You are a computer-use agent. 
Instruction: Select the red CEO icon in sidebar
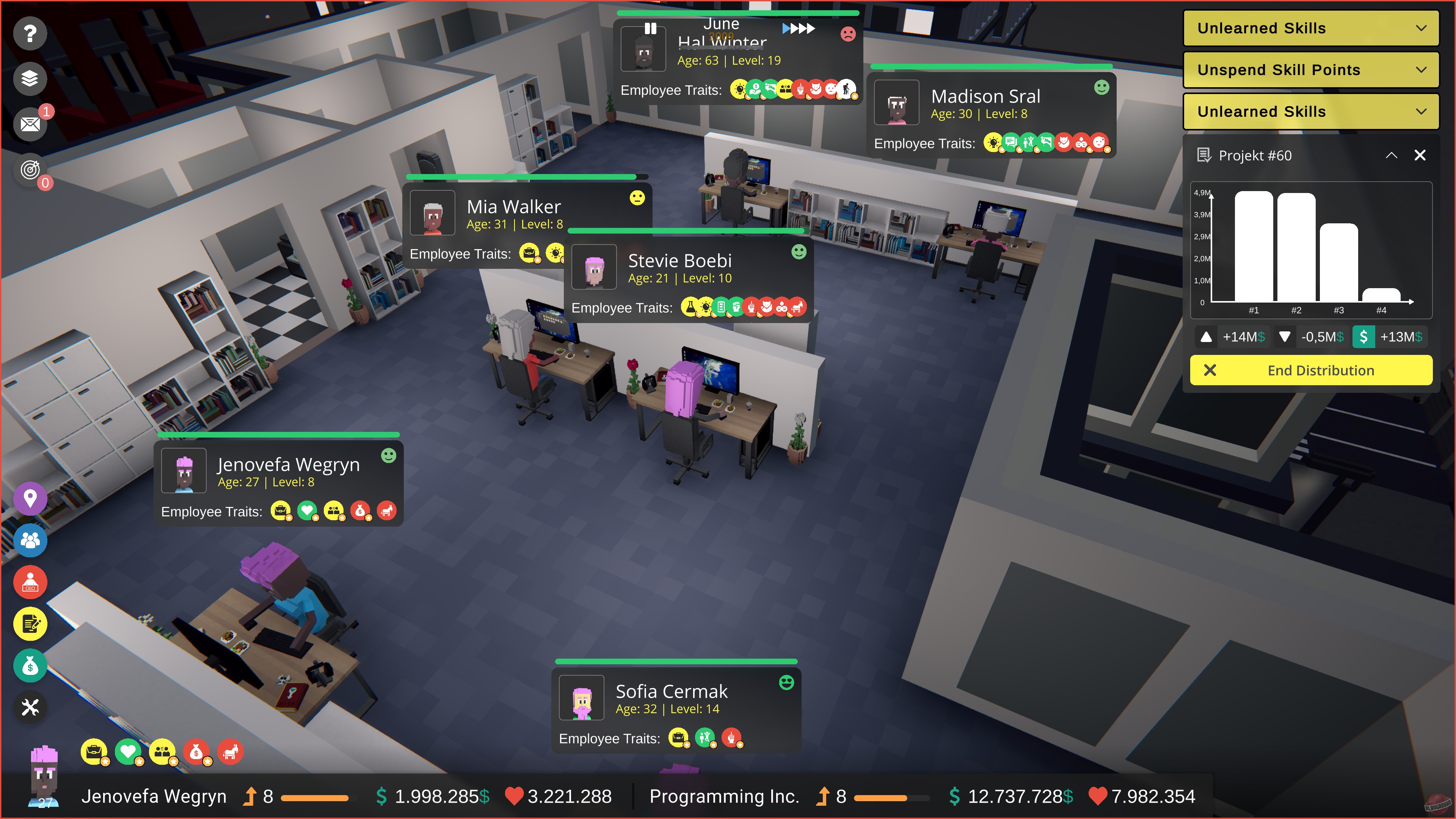coord(30,582)
